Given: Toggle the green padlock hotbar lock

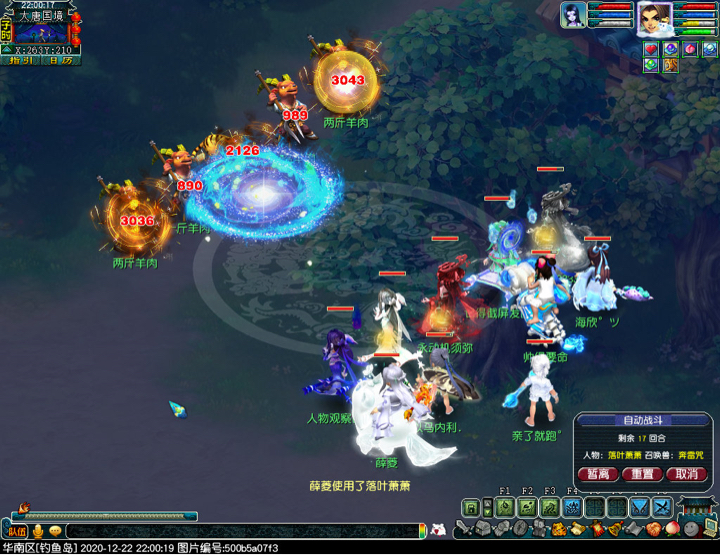Looking at the screenshot, I should pos(470,508).
